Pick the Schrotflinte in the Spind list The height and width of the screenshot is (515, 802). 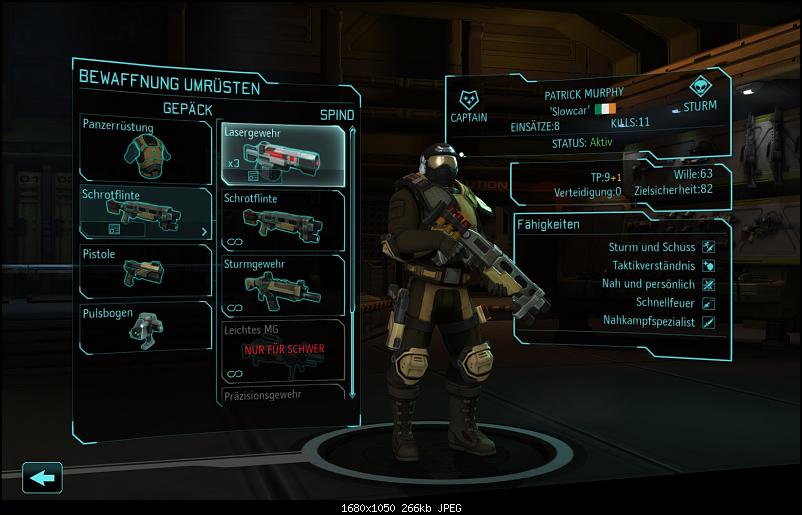point(283,220)
